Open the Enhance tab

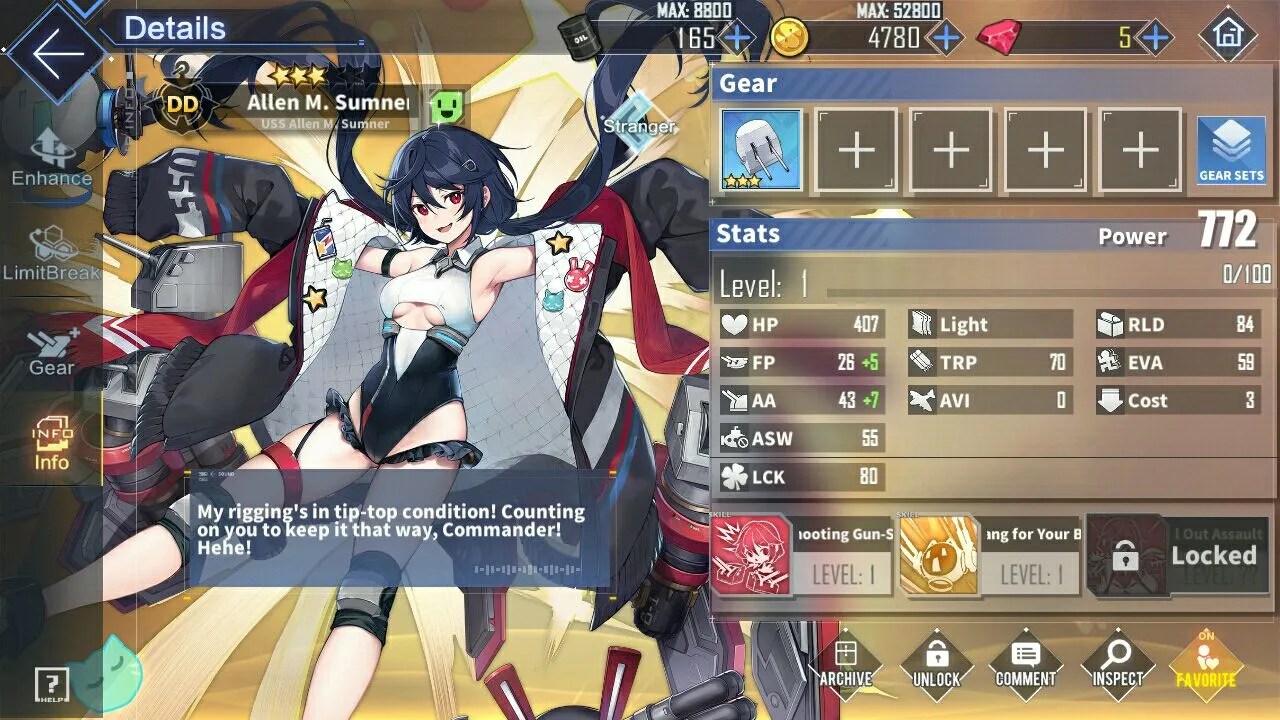(x=52, y=158)
